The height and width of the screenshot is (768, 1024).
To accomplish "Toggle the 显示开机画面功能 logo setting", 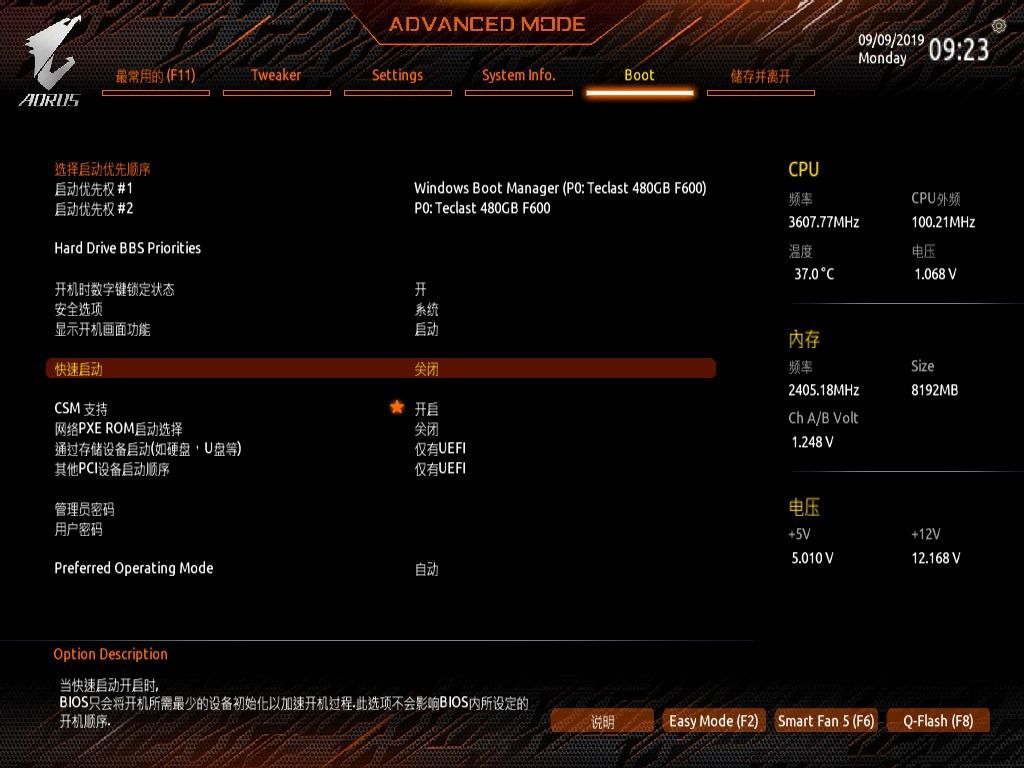I will pos(102,329).
